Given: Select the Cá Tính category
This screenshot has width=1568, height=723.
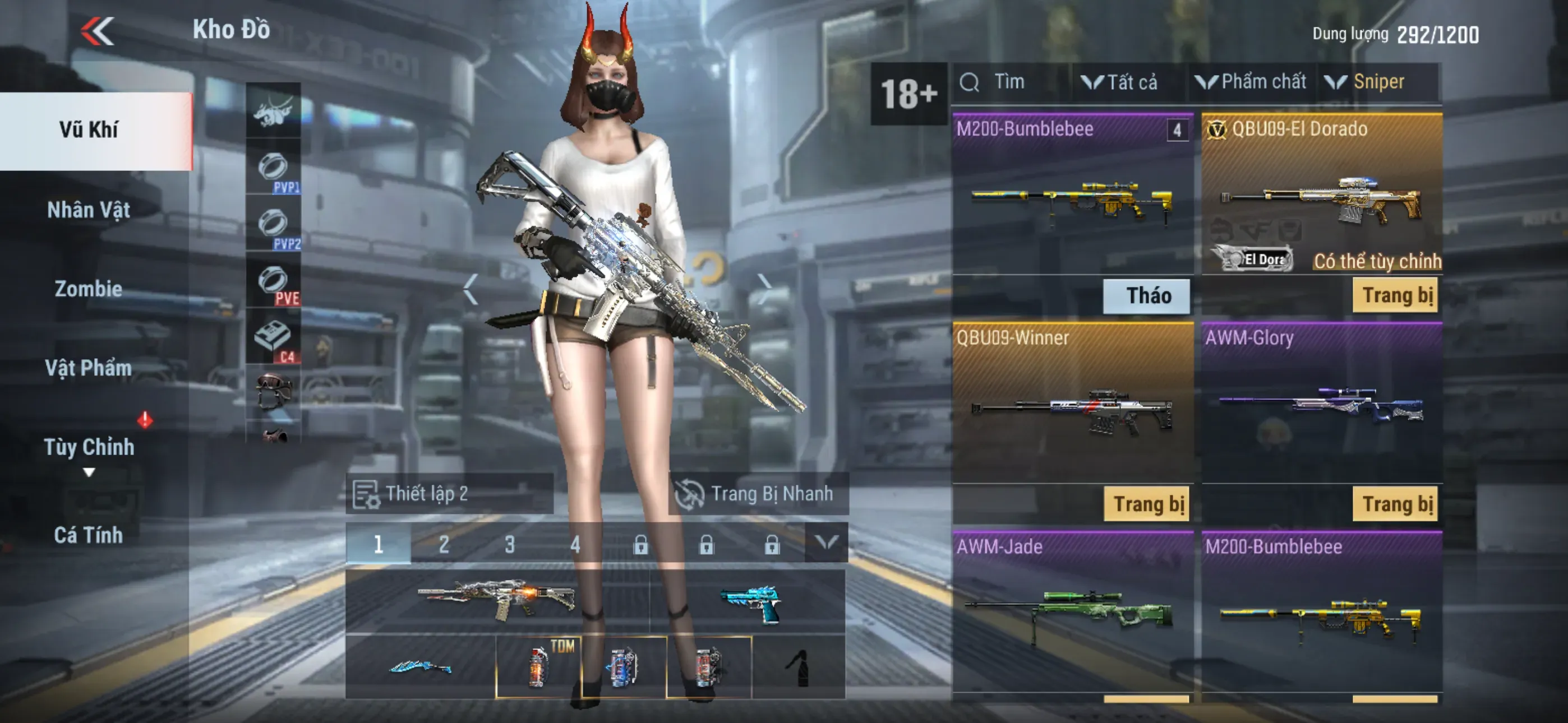Looking at the screenshot, I should coord(89,535).
